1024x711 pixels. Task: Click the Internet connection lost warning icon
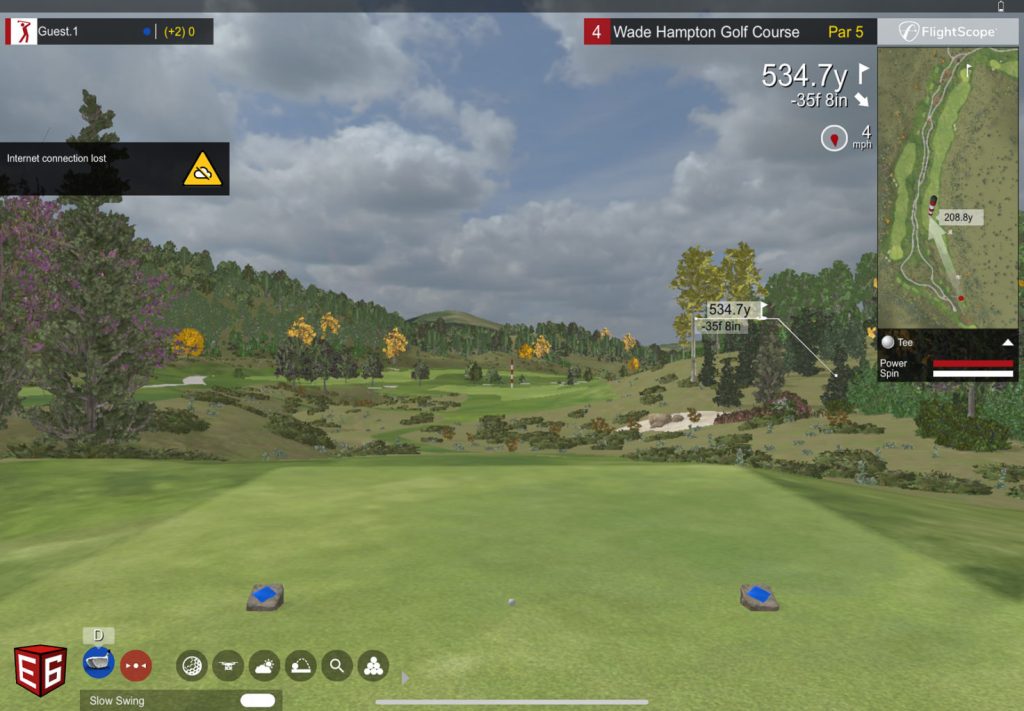[x=202, y=170]
